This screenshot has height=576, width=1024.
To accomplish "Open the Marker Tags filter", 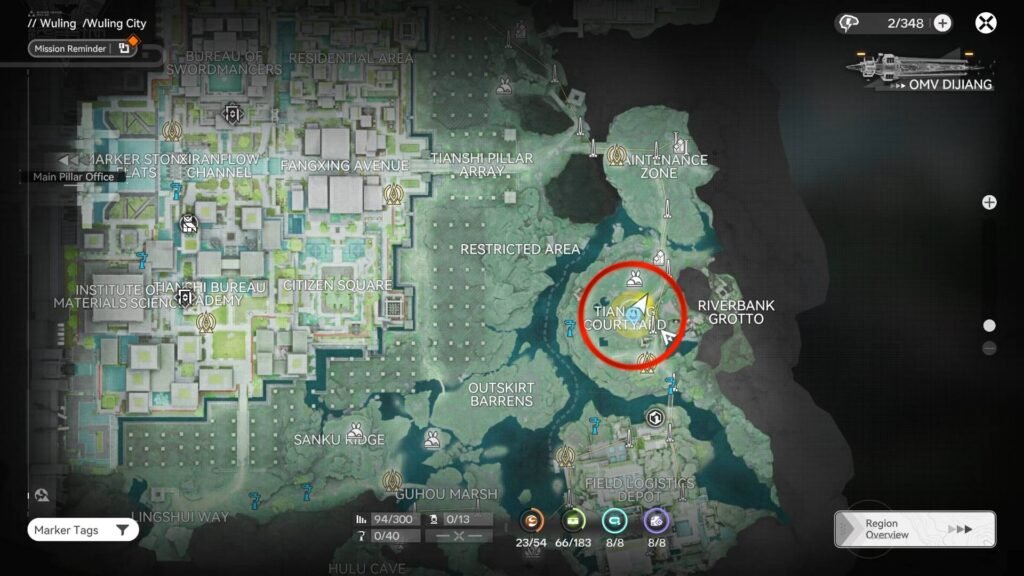I will click(x=82, y=530).
